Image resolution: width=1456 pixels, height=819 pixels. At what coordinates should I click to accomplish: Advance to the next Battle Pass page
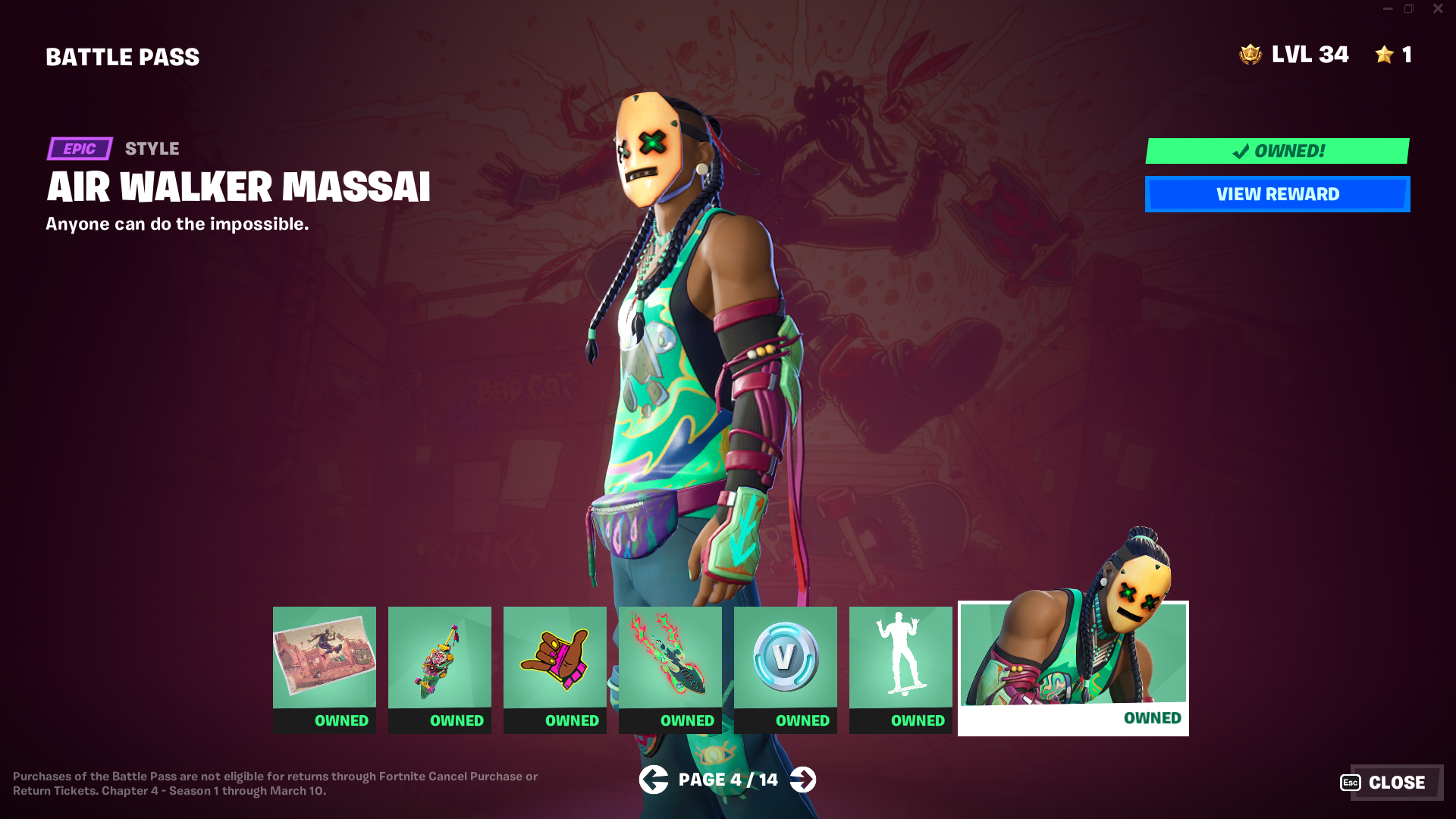click(803, 780)
